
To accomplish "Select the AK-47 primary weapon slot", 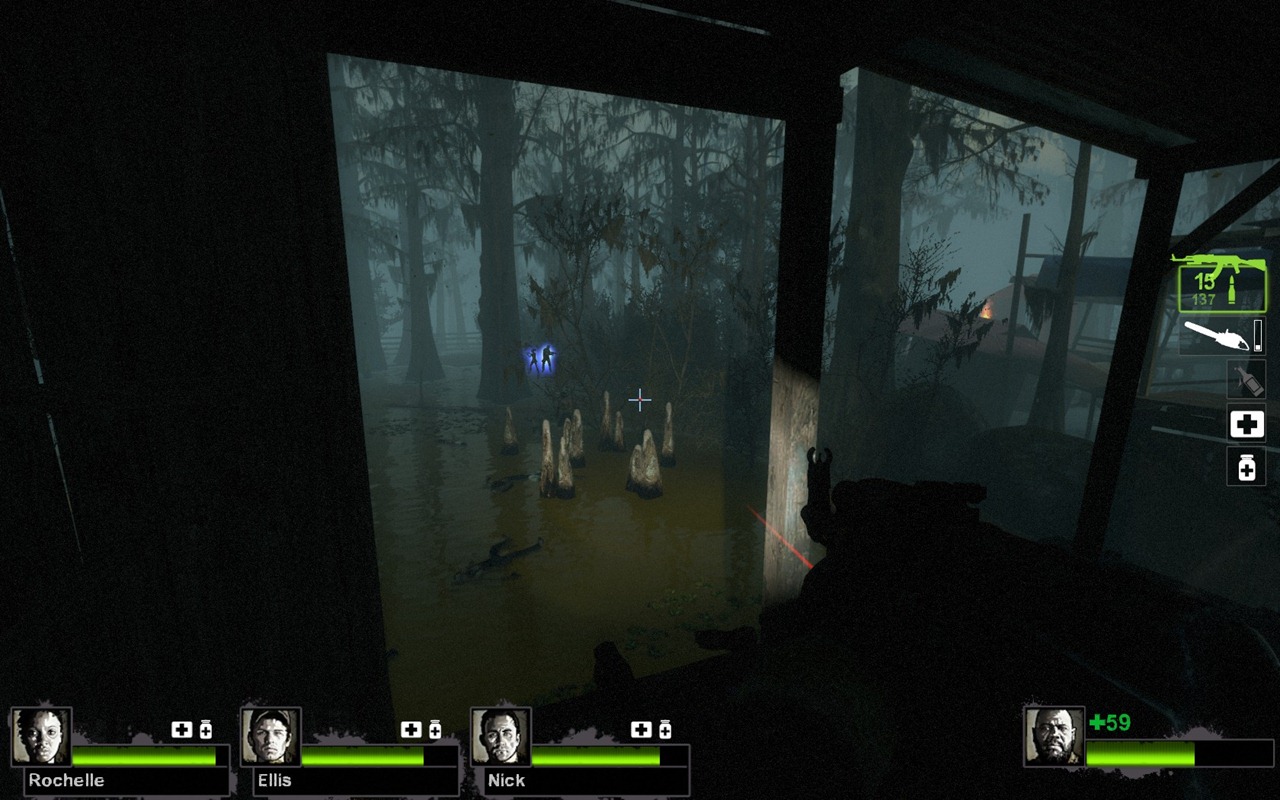I will [1221, 281].
